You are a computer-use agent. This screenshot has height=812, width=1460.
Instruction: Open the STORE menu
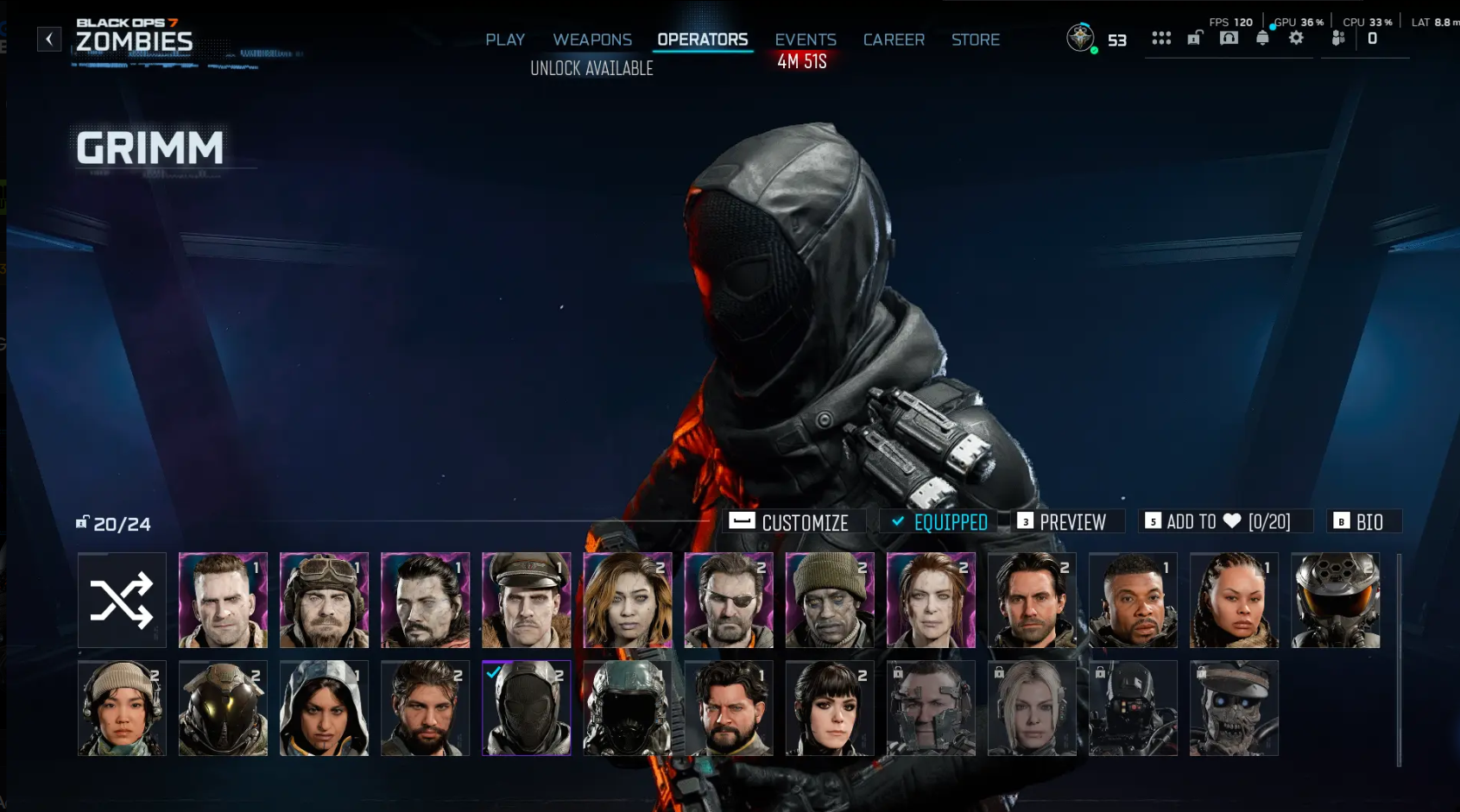coord(975,40)
